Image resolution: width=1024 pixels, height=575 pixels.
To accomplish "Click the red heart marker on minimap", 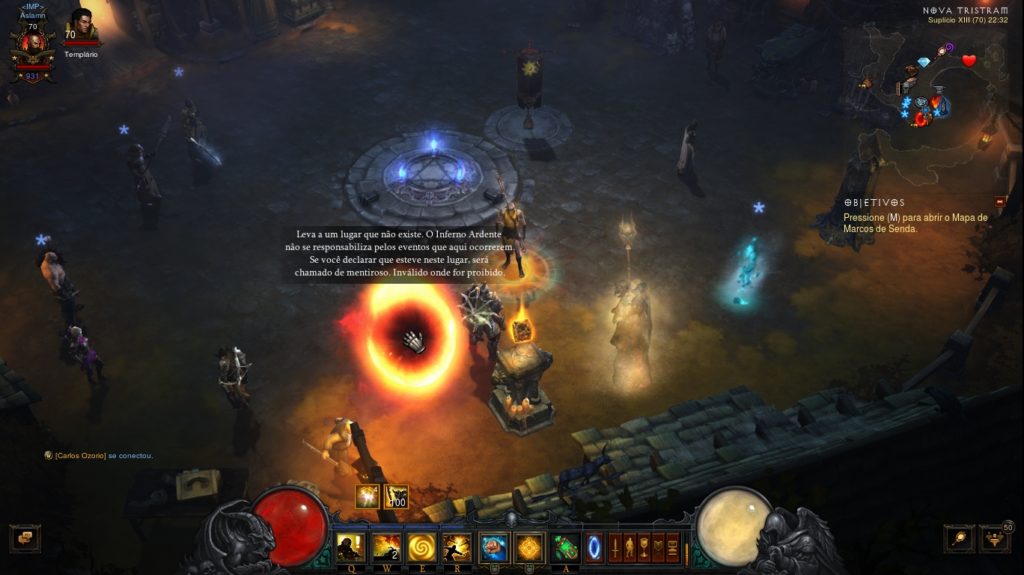I will (968, 60).
